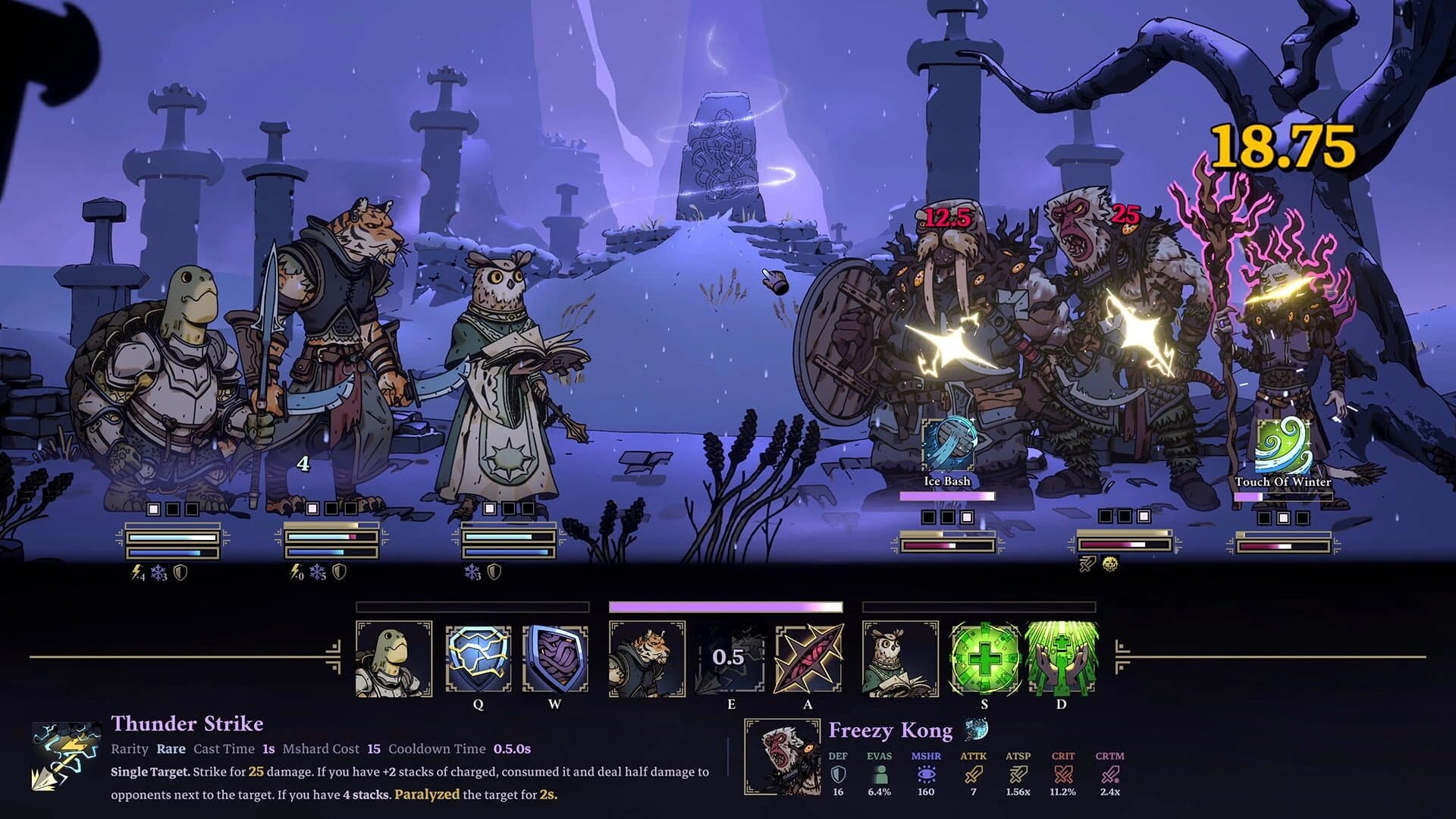Click the lightning status icon under the turtle
This screenshot has height=819, width=1456.
click(136, 572)
